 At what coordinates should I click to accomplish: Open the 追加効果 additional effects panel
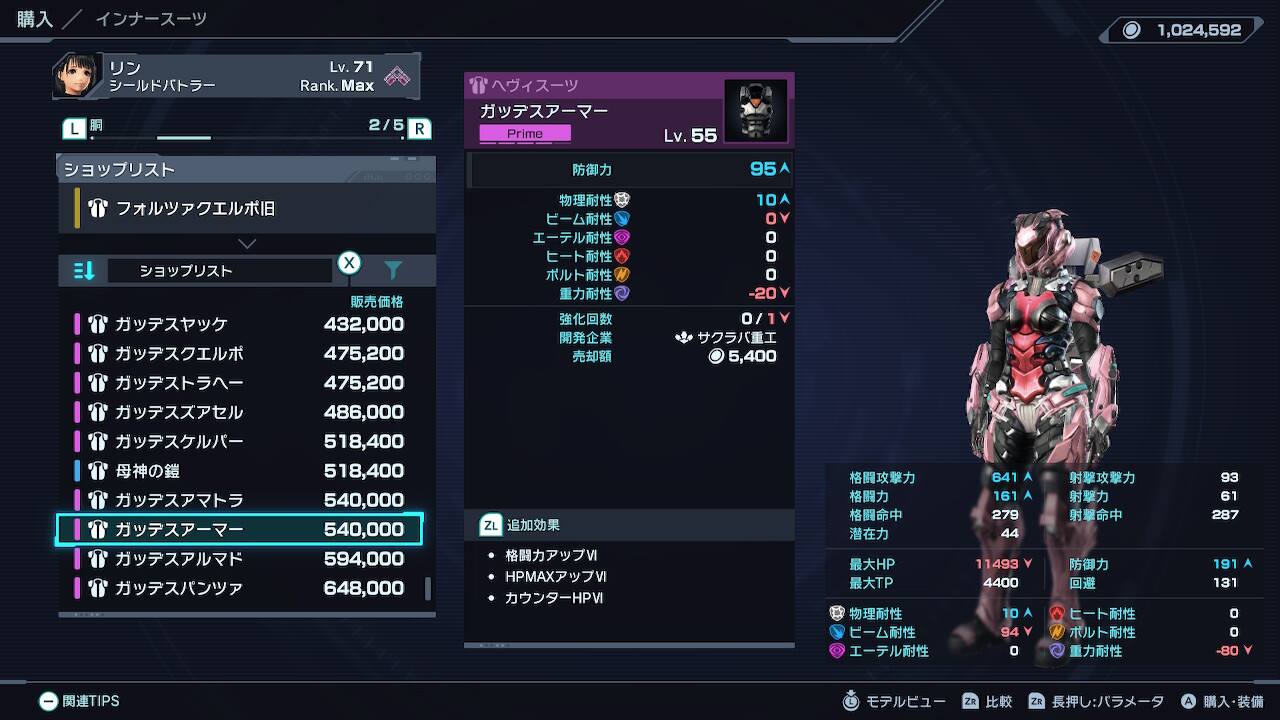pos(630,525)
